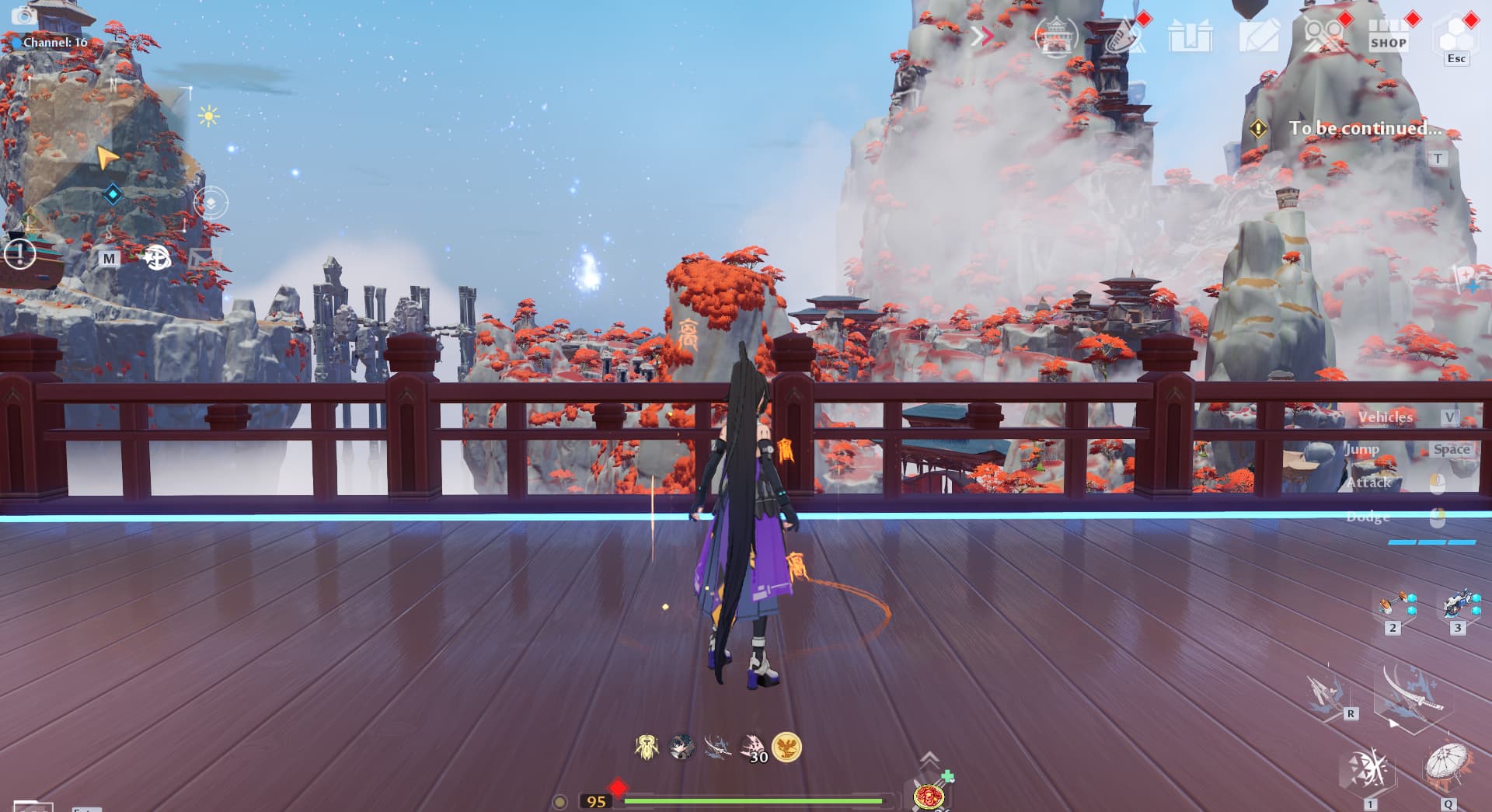Open the SHOP
Viewport: 1492px width, 812px height.
coord(1389,36)
